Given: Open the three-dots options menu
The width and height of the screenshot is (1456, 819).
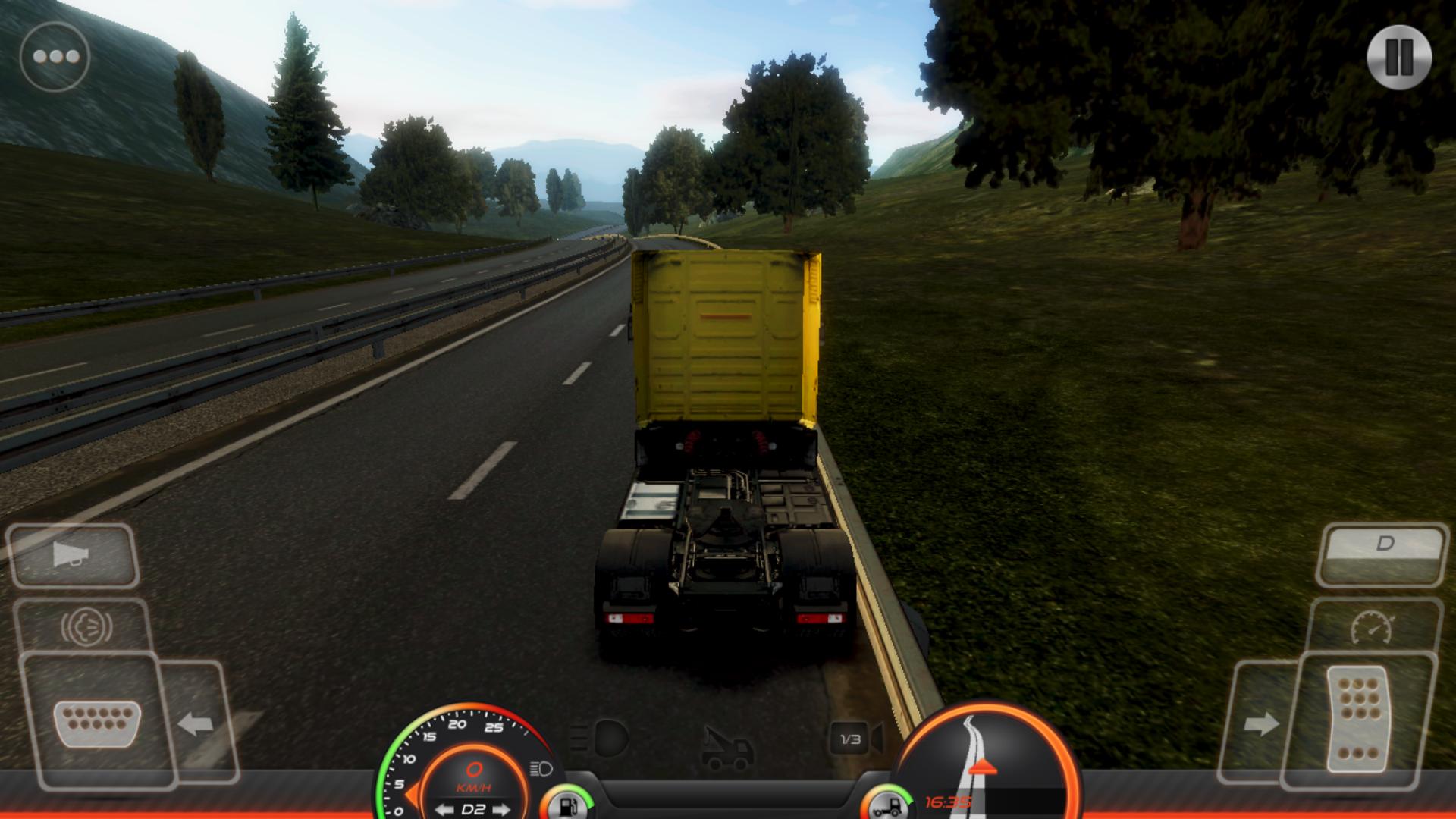Looking at the screenshot, I should point(55,57).
